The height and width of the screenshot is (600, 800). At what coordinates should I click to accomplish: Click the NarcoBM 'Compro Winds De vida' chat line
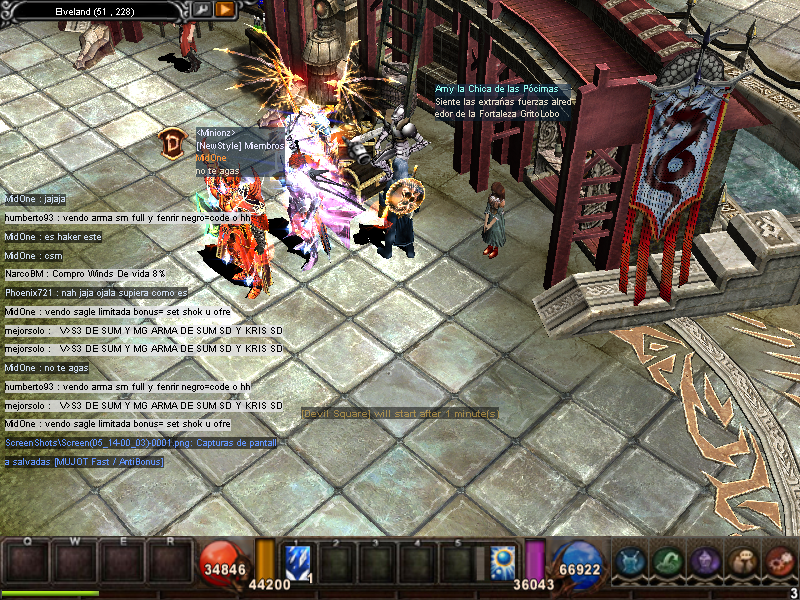[x=85, y=273]
